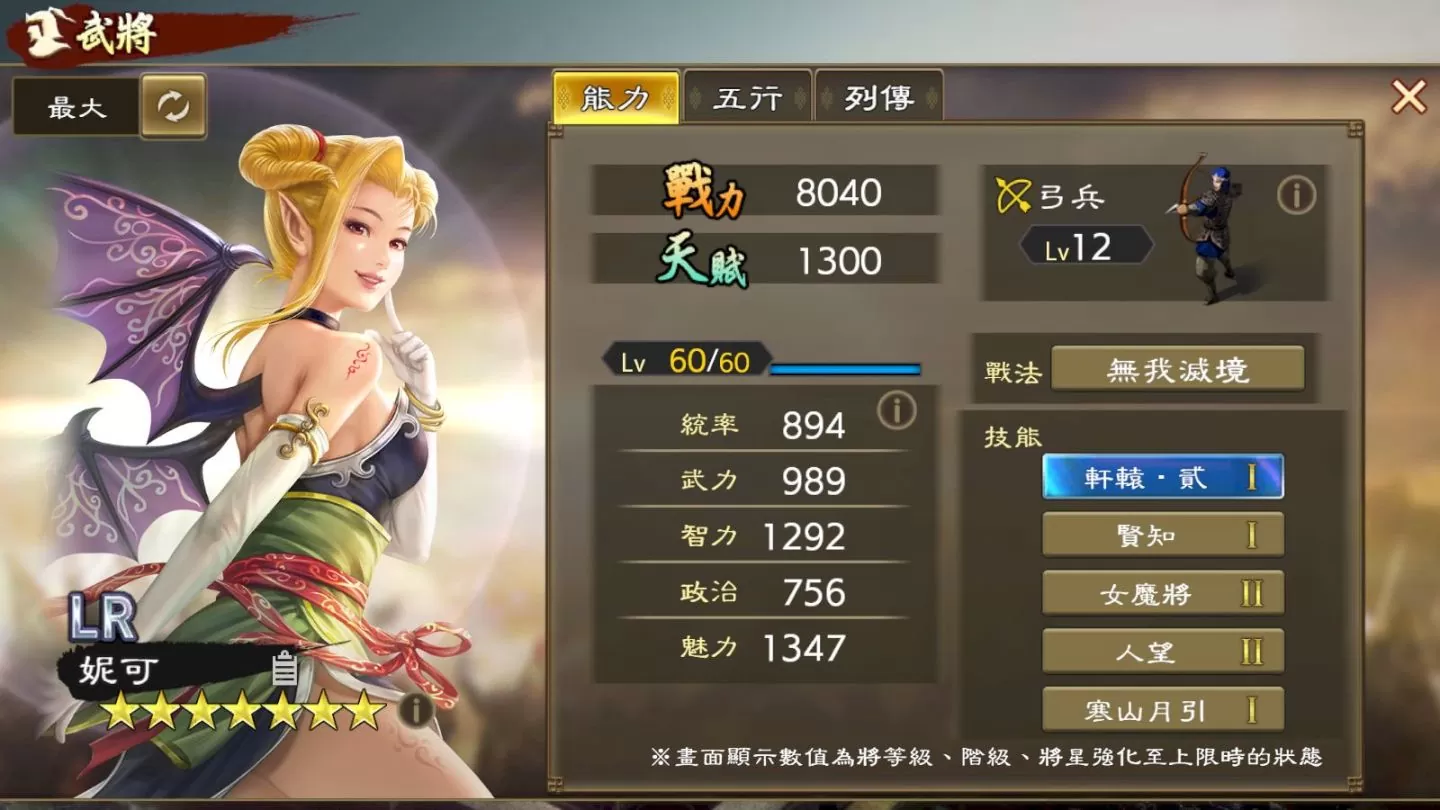Select skill 女魔將
Screen dimensions: 1440x810
(x=1163, y=593)
